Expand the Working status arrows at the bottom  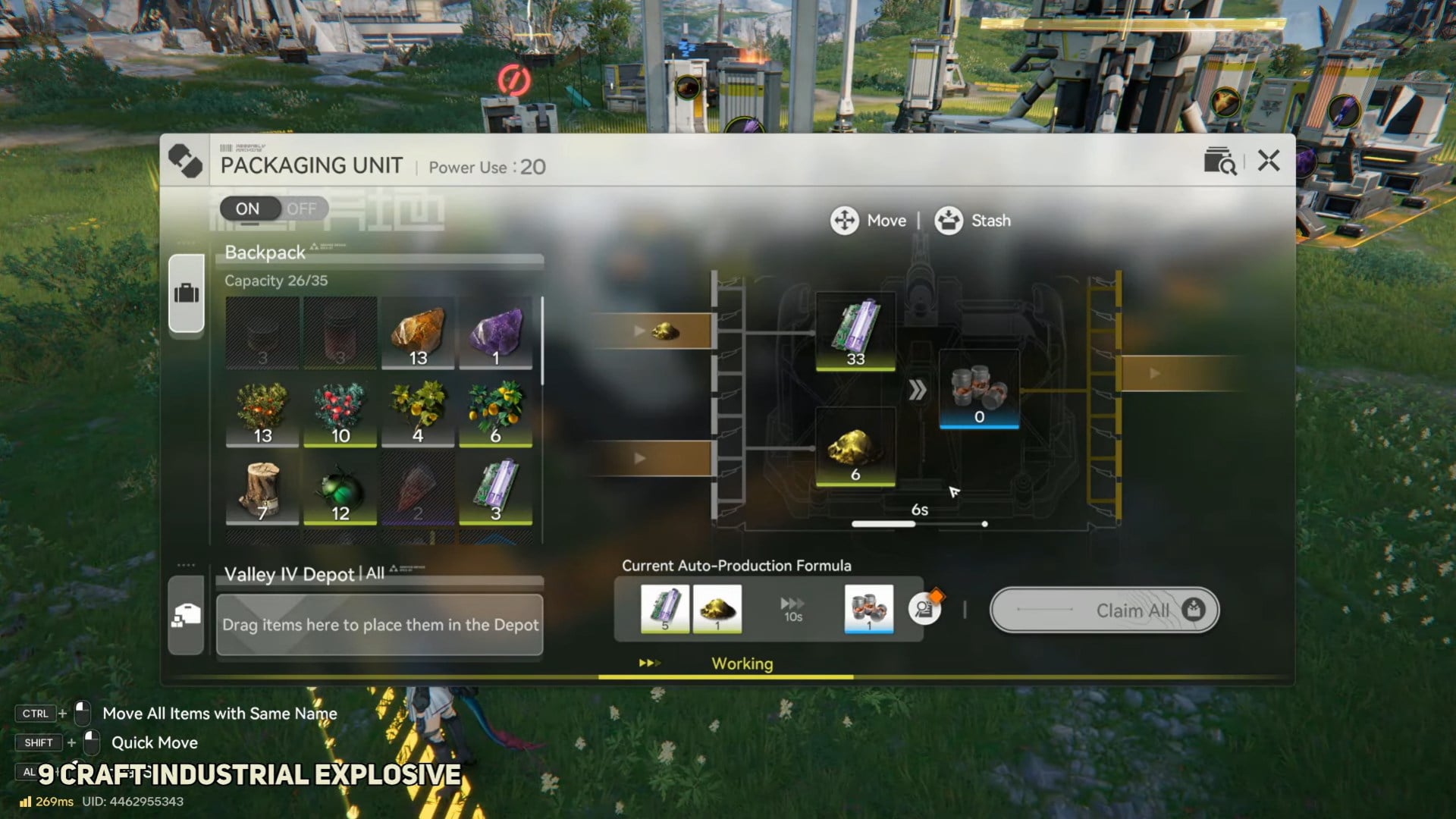[x=651, y=661]
